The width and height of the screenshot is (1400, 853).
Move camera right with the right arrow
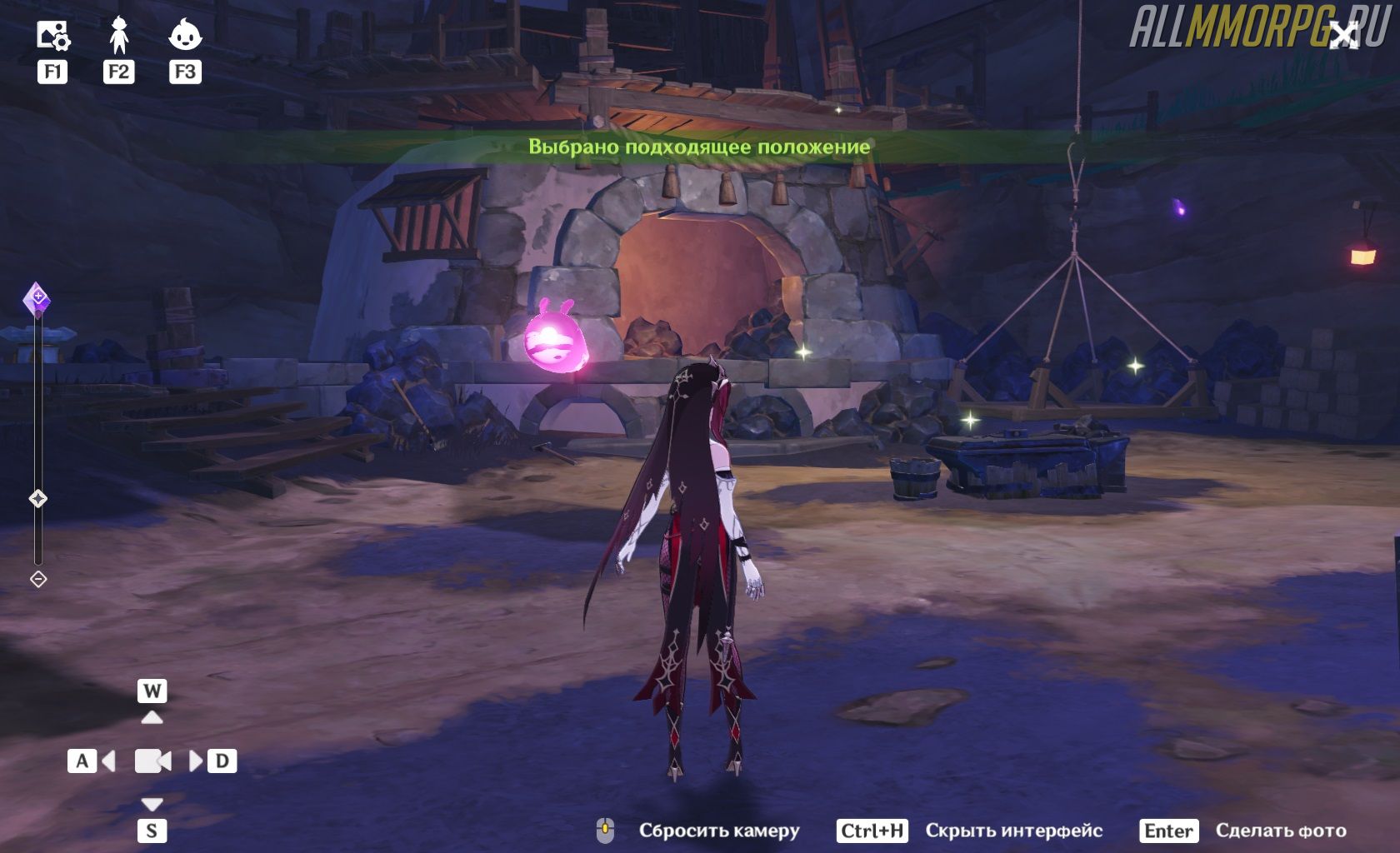click(196, 761)
